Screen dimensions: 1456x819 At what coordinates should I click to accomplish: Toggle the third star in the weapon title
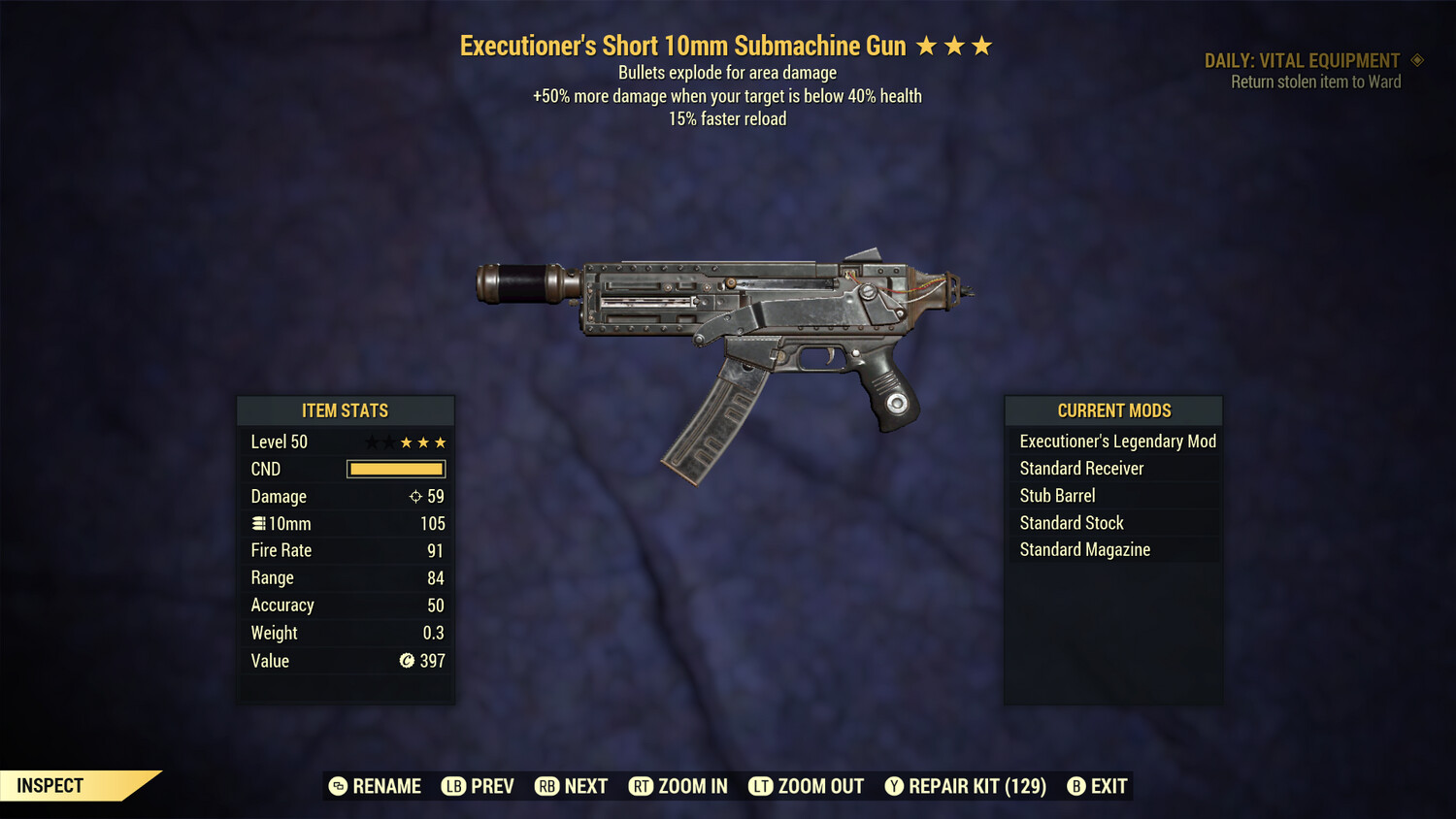[x=980, y=45]
